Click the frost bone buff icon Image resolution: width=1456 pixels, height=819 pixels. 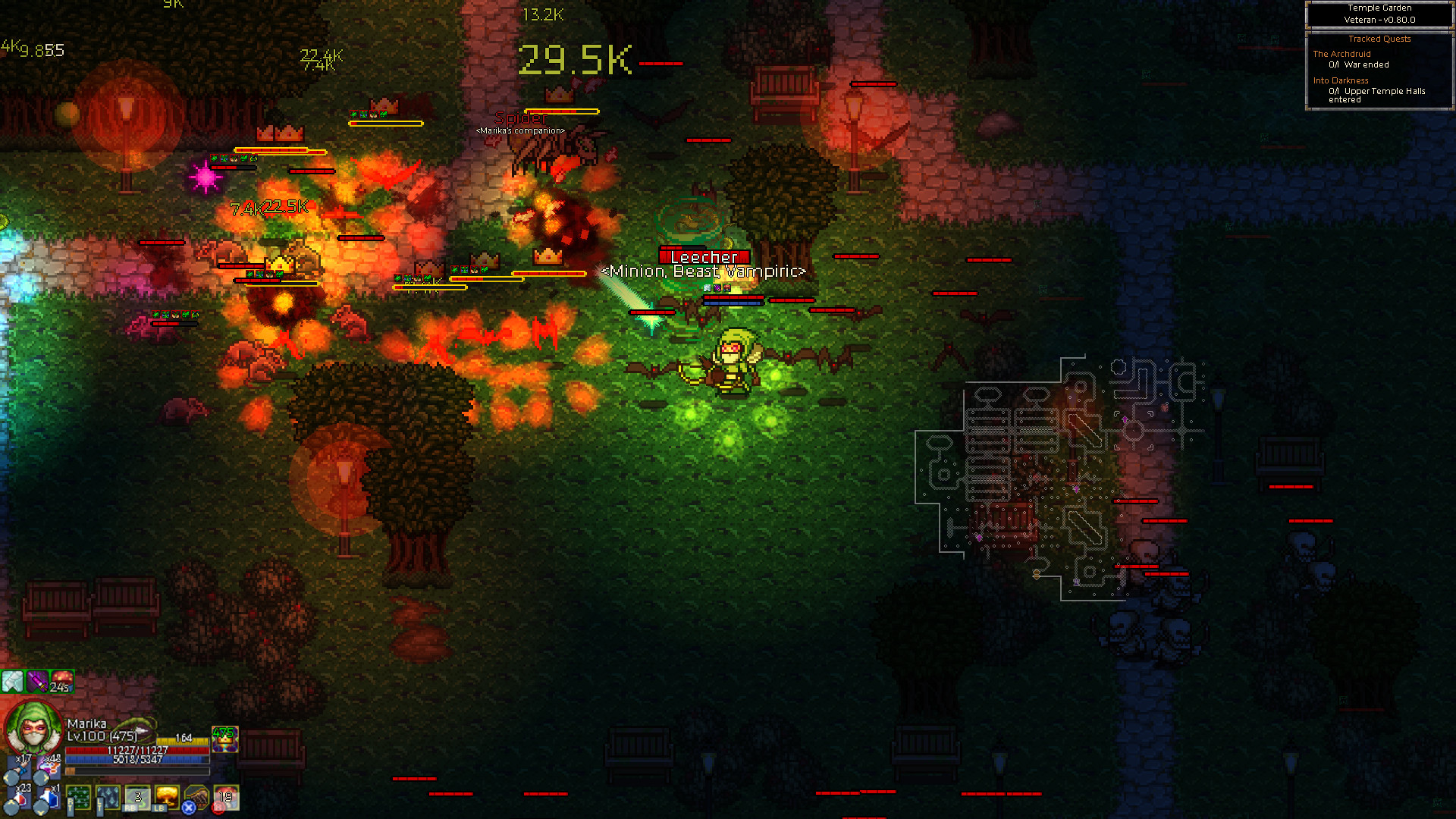pos(12,681)
